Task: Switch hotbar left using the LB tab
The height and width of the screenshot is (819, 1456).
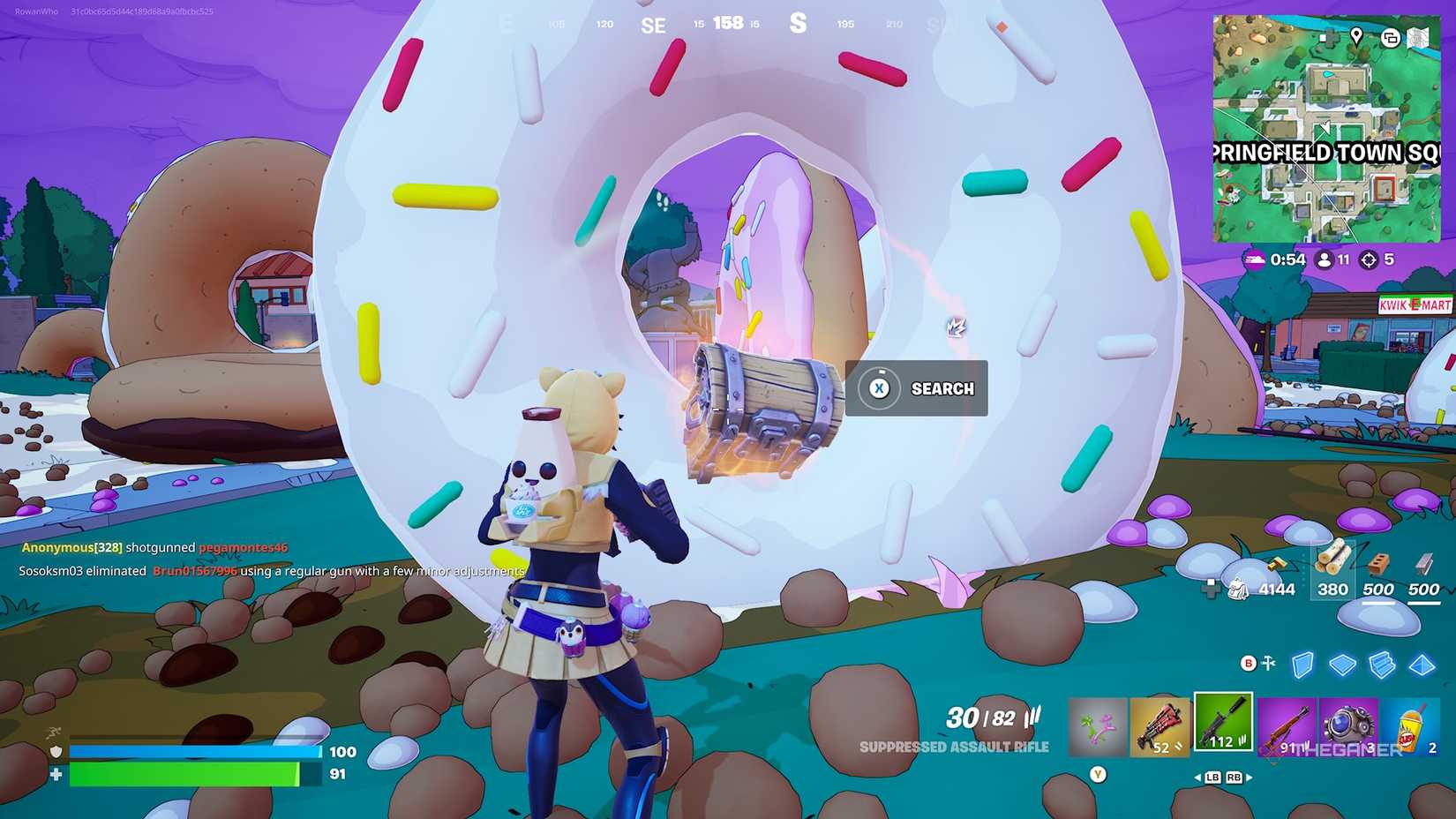Action: (1214, 778)
